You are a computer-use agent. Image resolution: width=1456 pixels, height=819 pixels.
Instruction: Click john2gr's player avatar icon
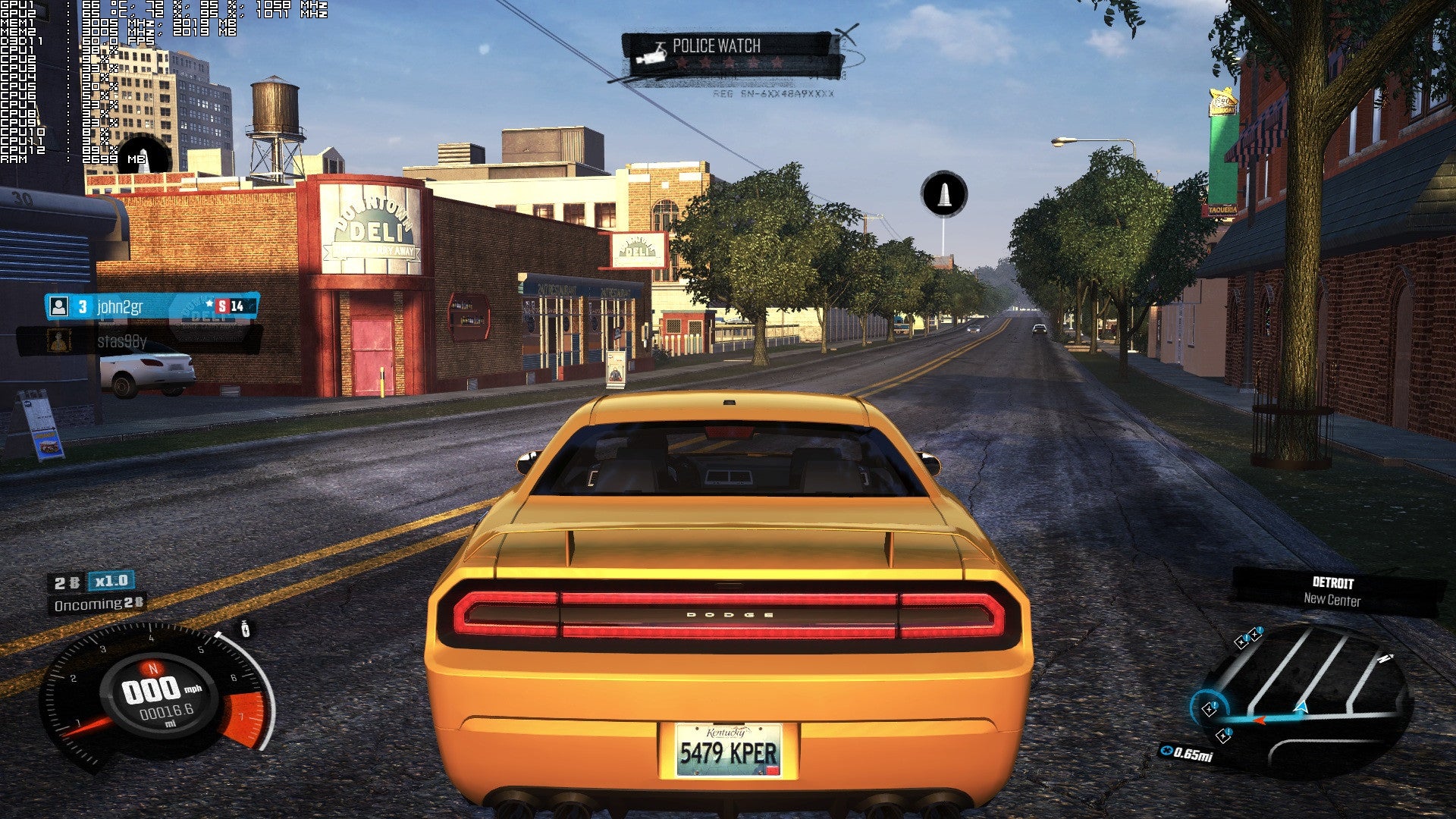[58, 306]
